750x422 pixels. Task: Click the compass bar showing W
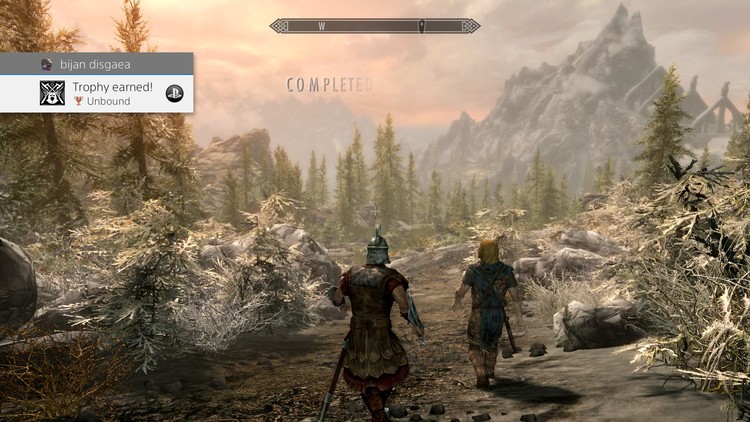(x=374, y=26)
